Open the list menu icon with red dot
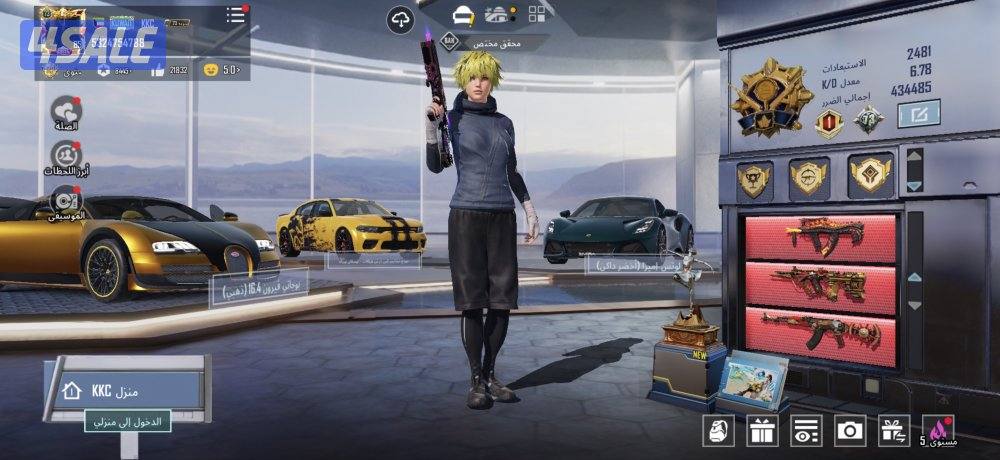The width and height of the screenshot is (1000, 460). 236,15
